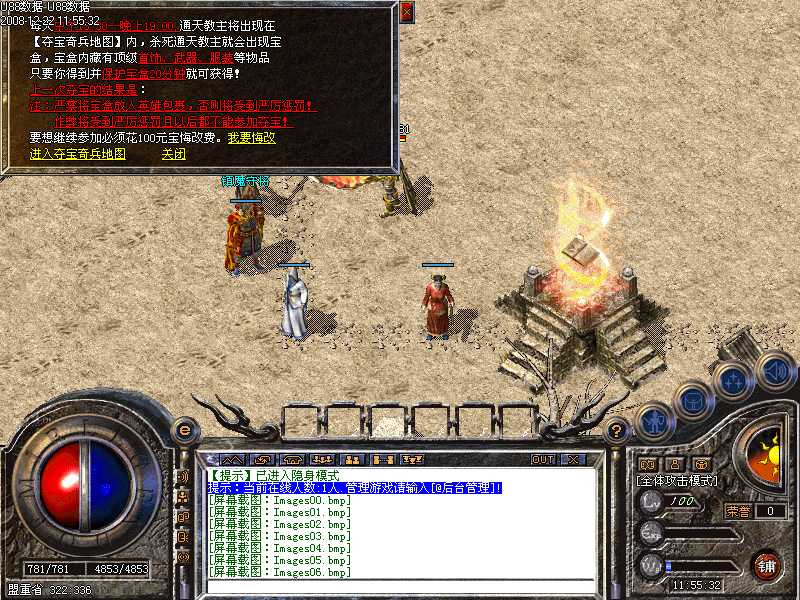The height and width of the screenshot is (600, 800).
Task: Click the round 'e' button left of chat
Action: point(184,429)
